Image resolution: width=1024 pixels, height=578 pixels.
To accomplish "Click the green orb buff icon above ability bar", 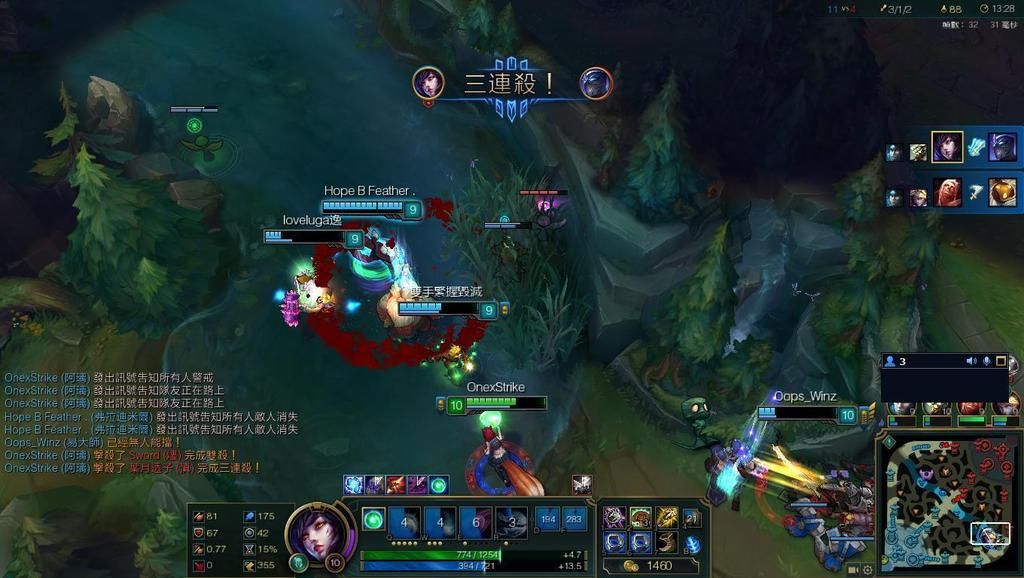I will coord(438,485).
